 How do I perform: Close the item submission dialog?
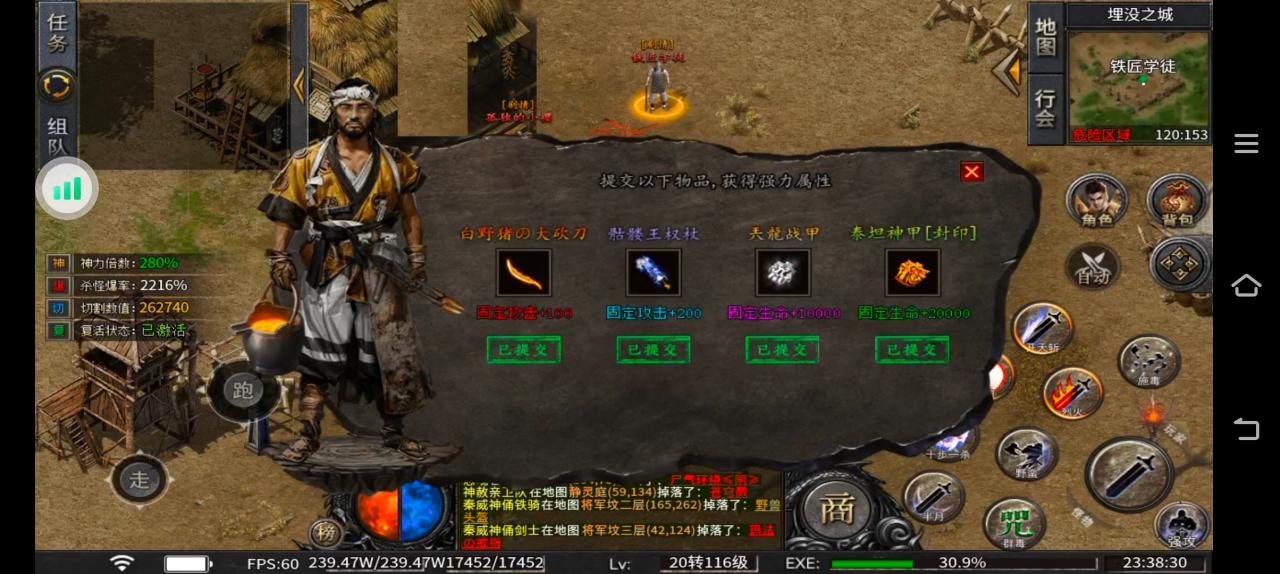[971, 172]
